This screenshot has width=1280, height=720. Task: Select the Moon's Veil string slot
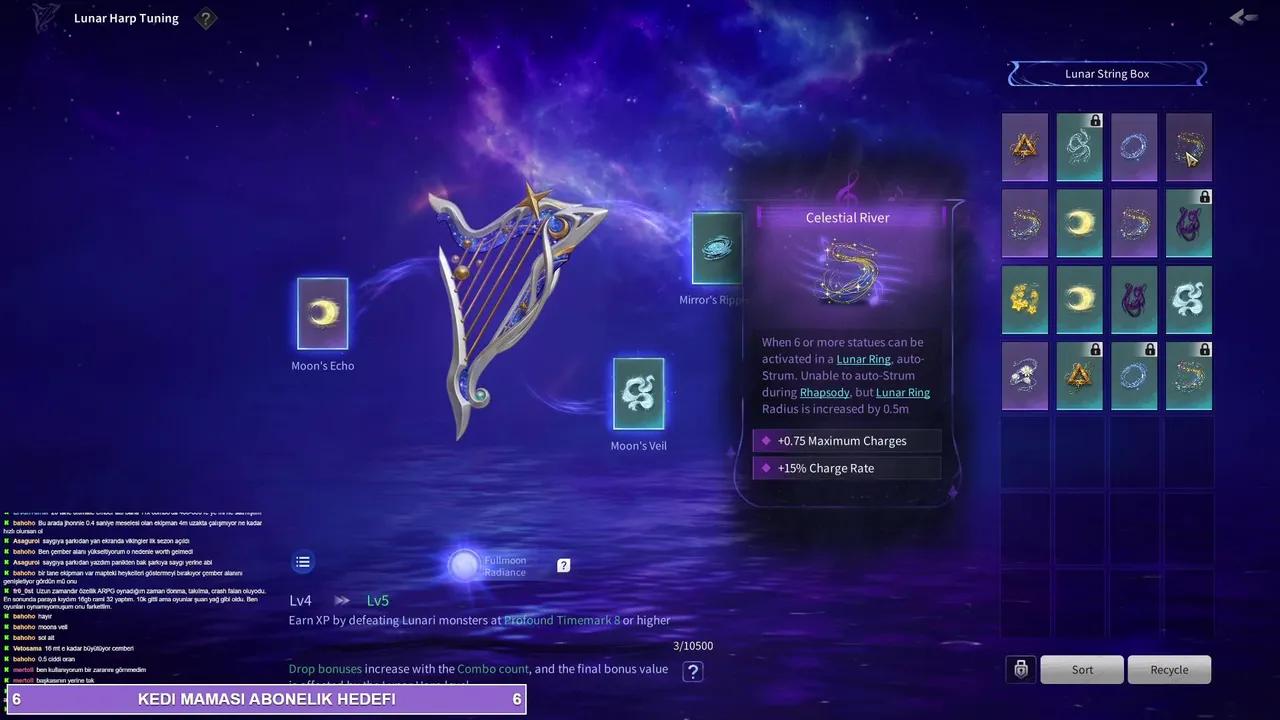point(638,395)
